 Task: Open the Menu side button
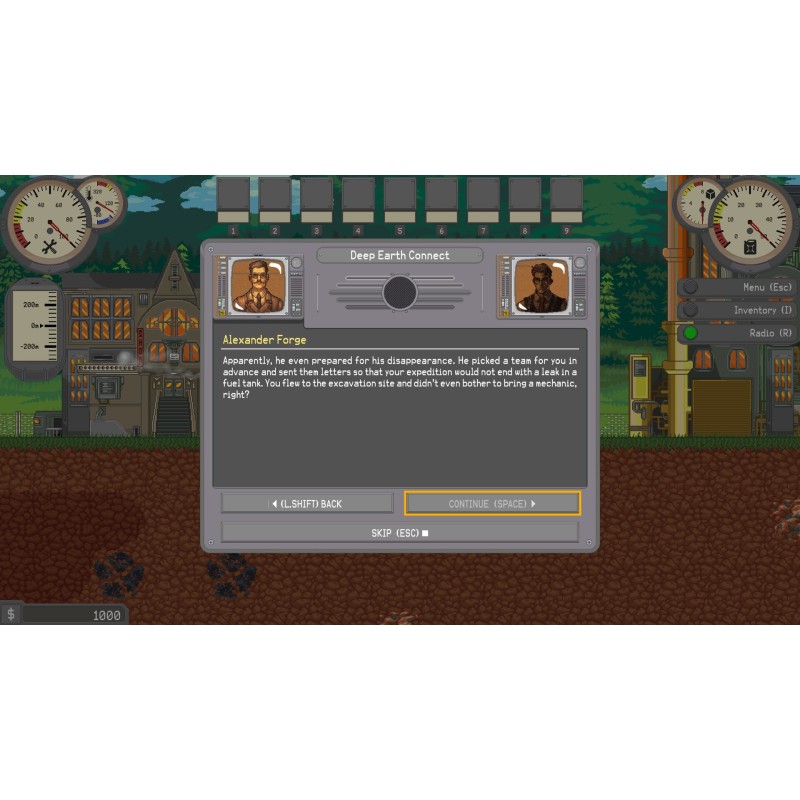pos(742,287)
